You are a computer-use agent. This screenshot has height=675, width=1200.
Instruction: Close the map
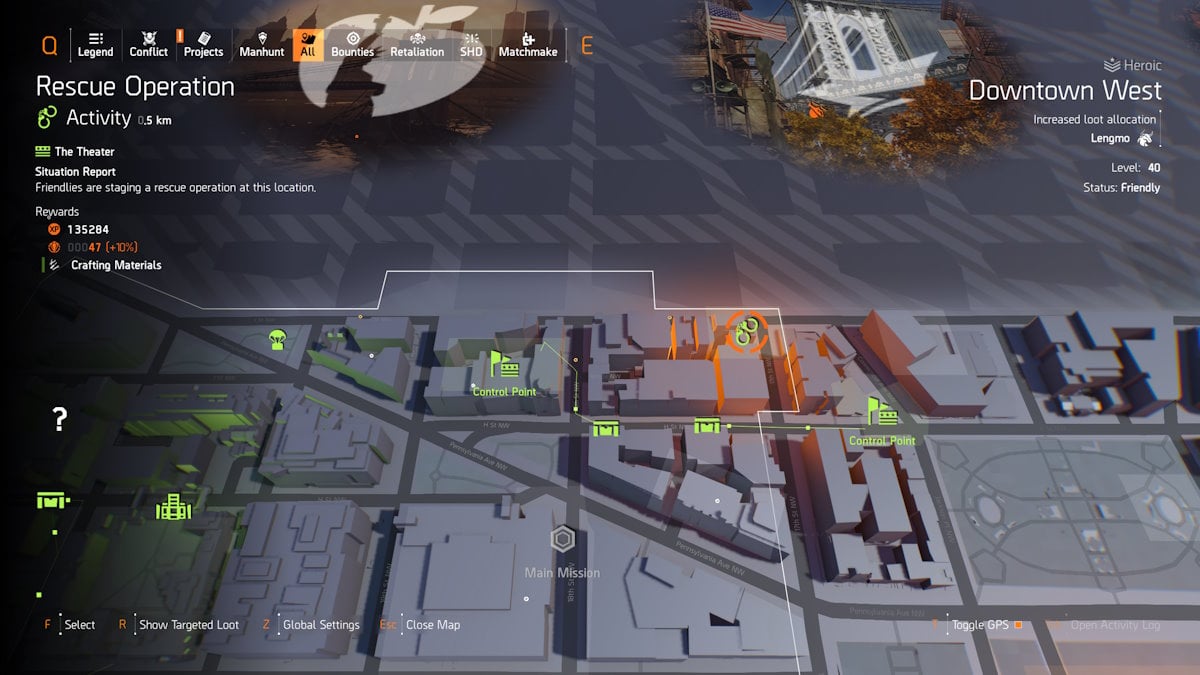coord(432,625)
